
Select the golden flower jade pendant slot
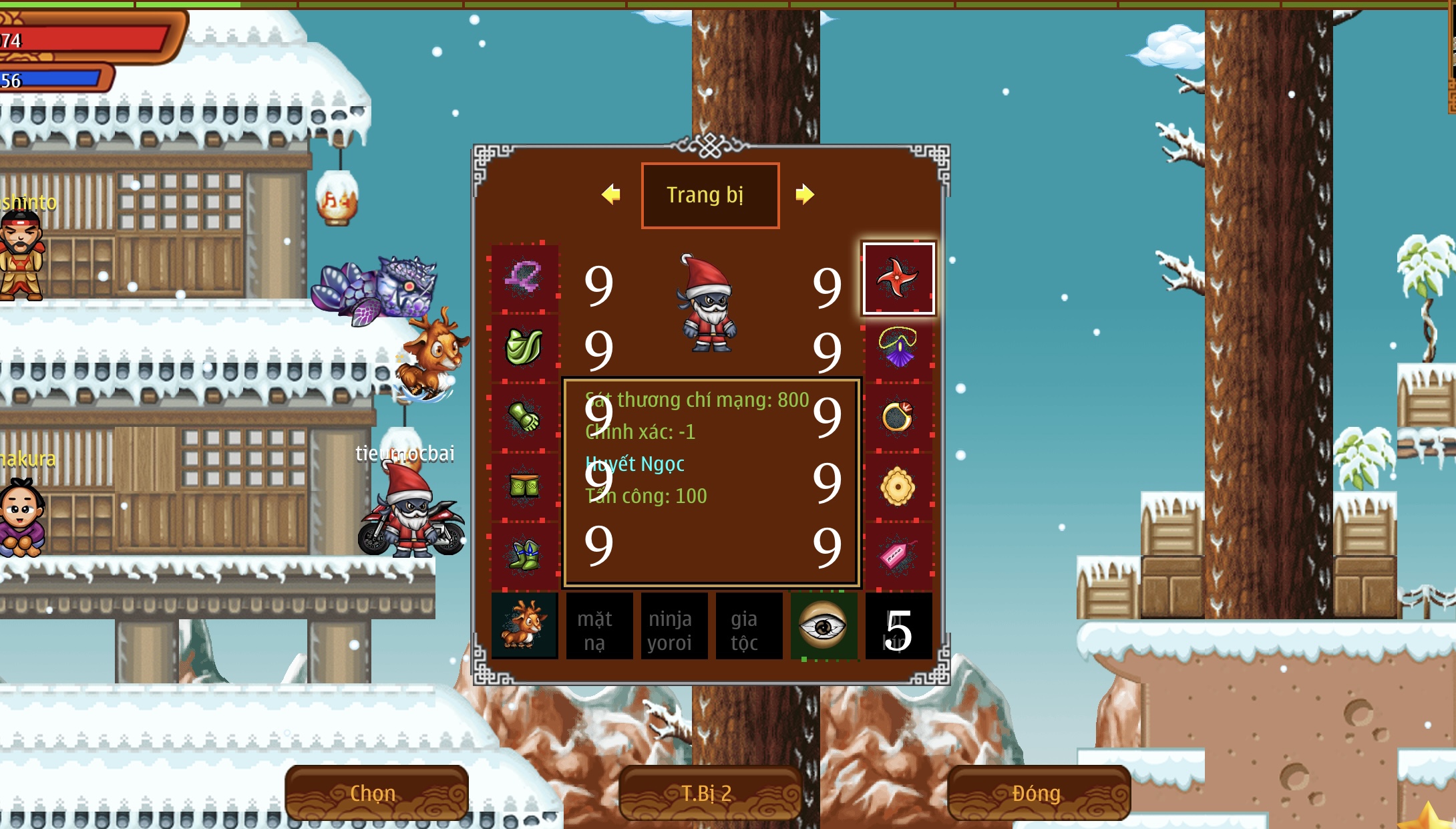[x=898, y=487]
